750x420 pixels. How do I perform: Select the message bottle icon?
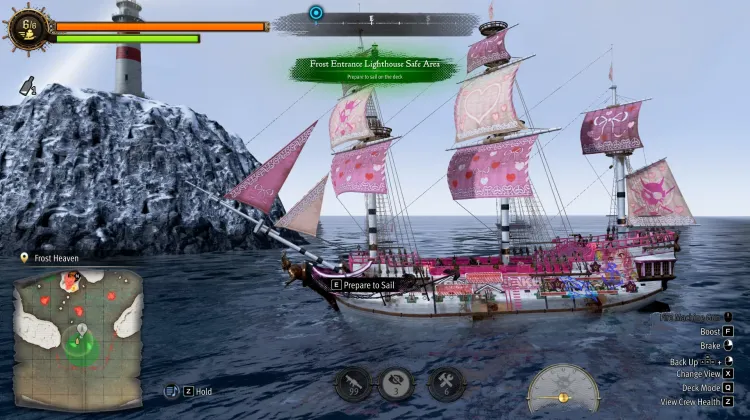click(27, 88)
